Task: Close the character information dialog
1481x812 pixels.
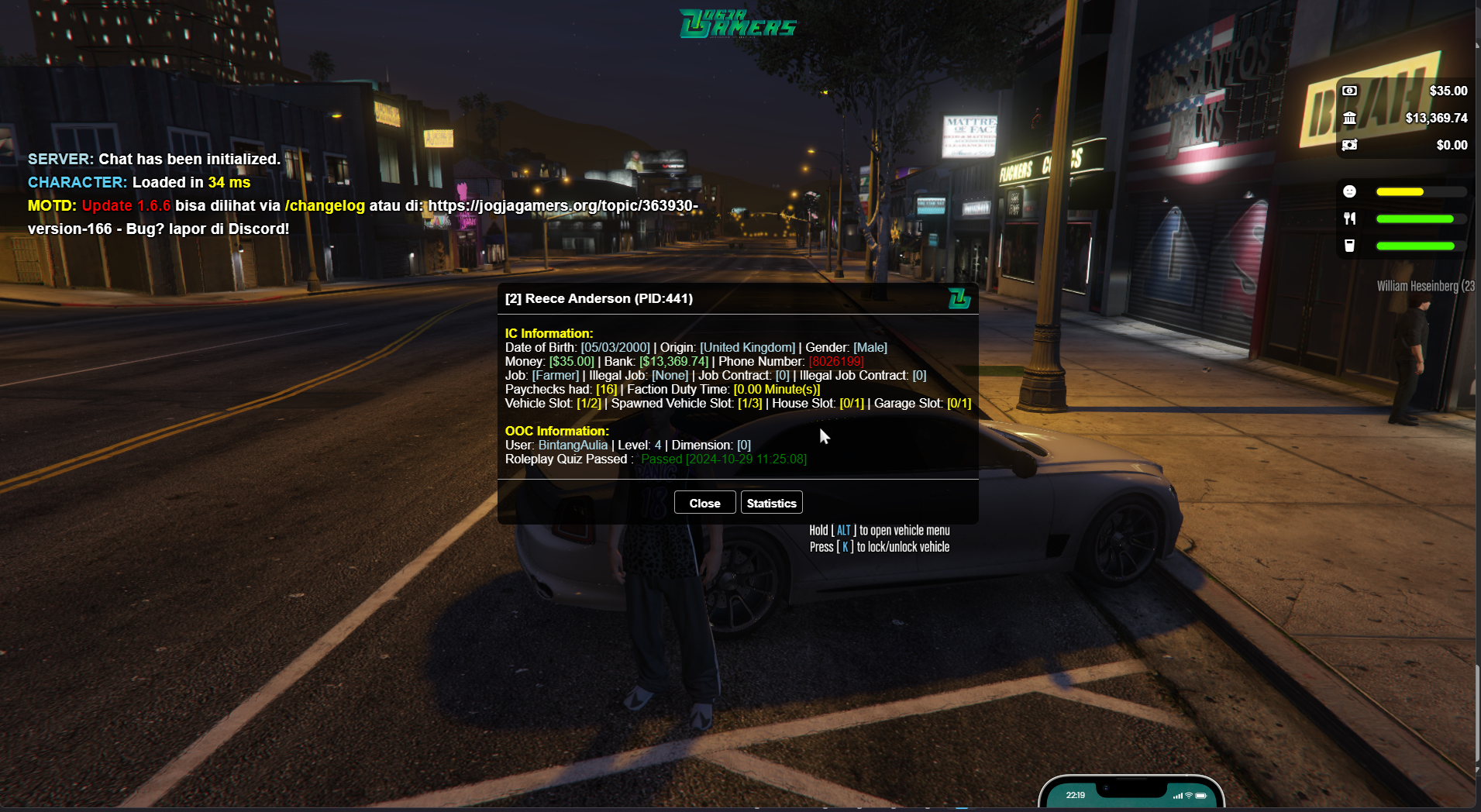Action: [x=704, y=503]
